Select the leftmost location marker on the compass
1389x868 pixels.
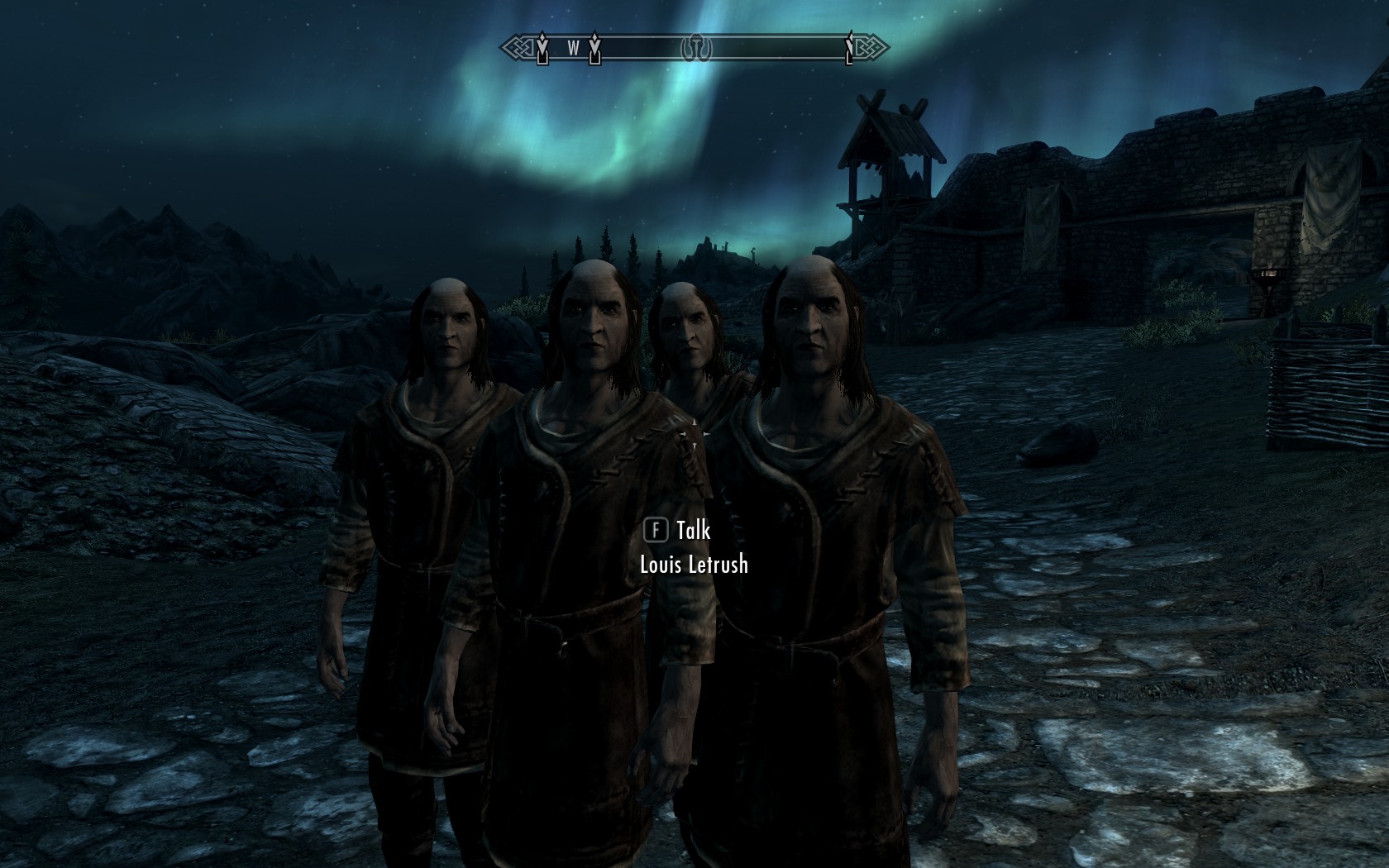(x=542, y=50)
